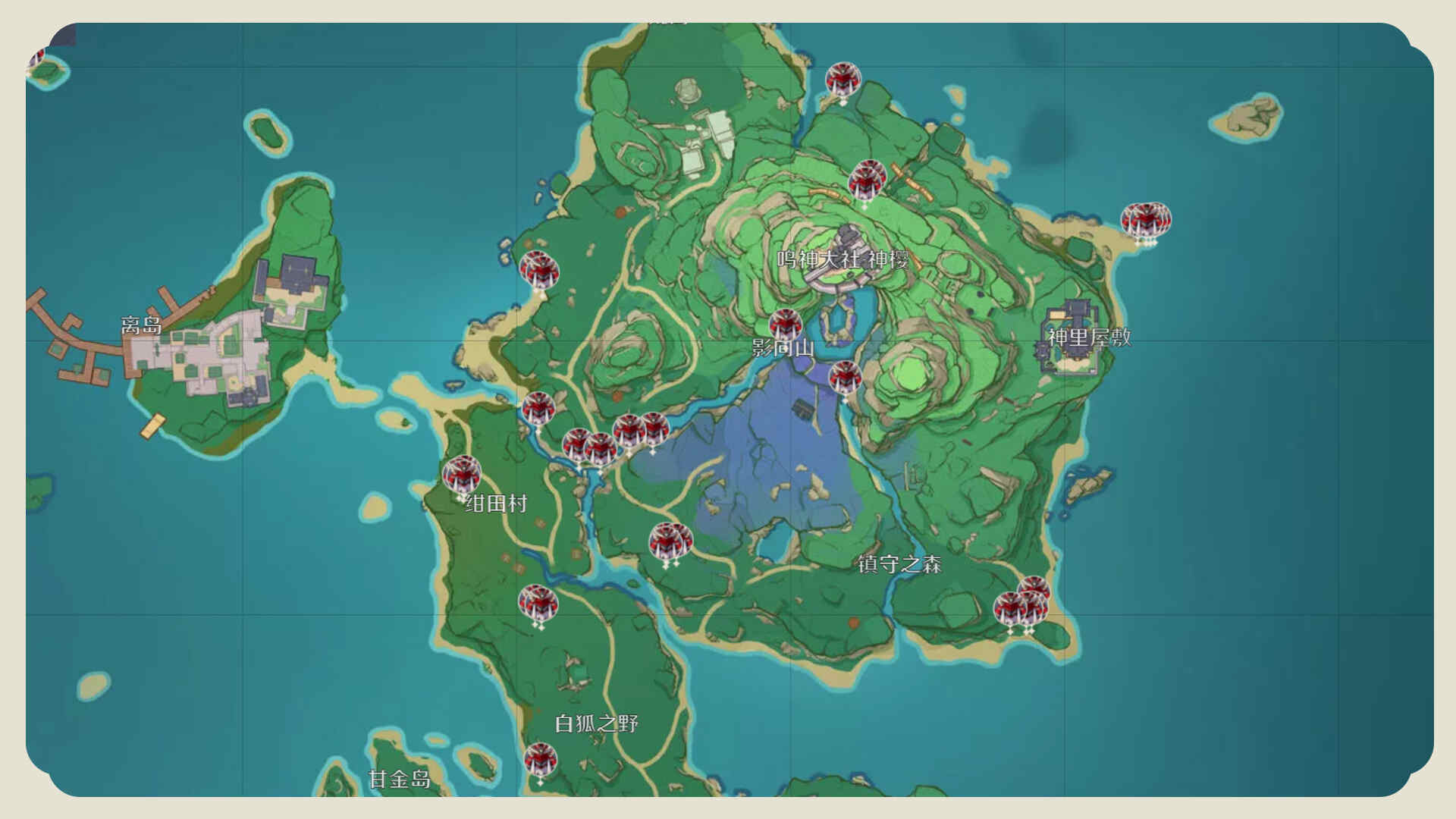Click the marker at the purple lake's northeast shore

pos(845,377)
